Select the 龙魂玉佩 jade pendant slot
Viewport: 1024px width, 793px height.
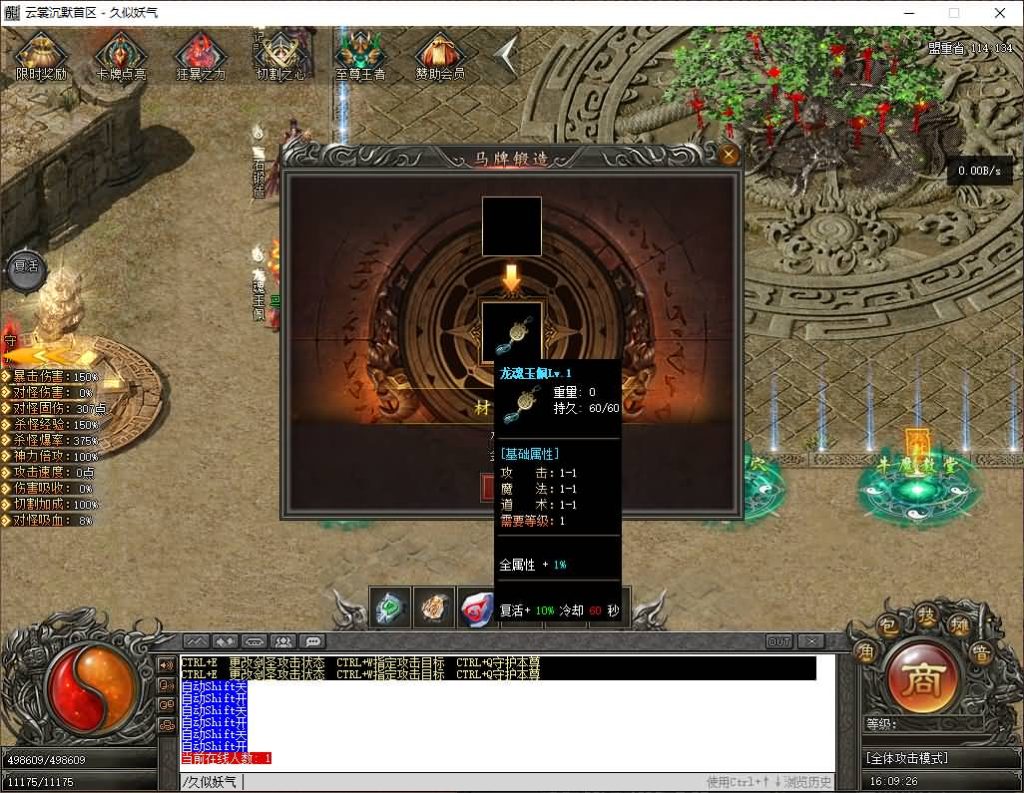512,331
